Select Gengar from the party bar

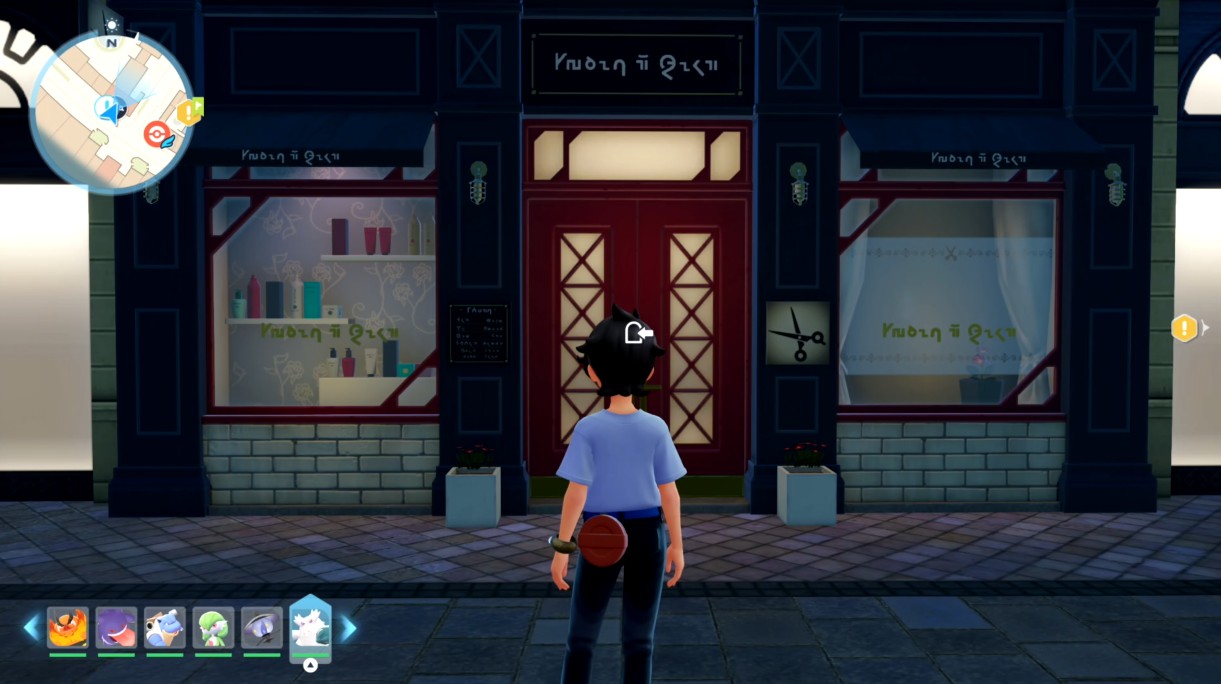click(x=116, y=628)
